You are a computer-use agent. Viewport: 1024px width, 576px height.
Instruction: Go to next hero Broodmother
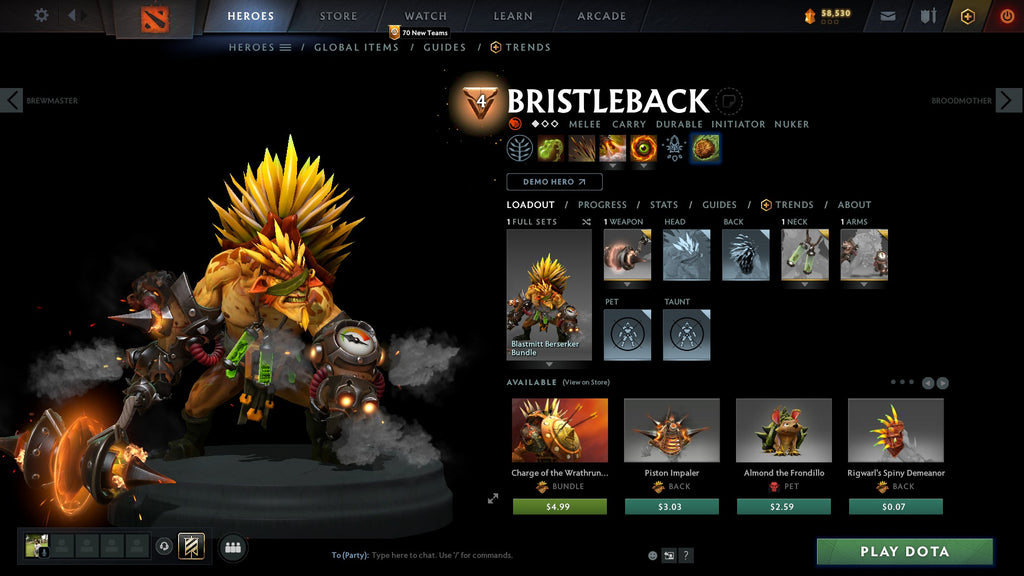pyautogui.click(x=1008, y=100)
